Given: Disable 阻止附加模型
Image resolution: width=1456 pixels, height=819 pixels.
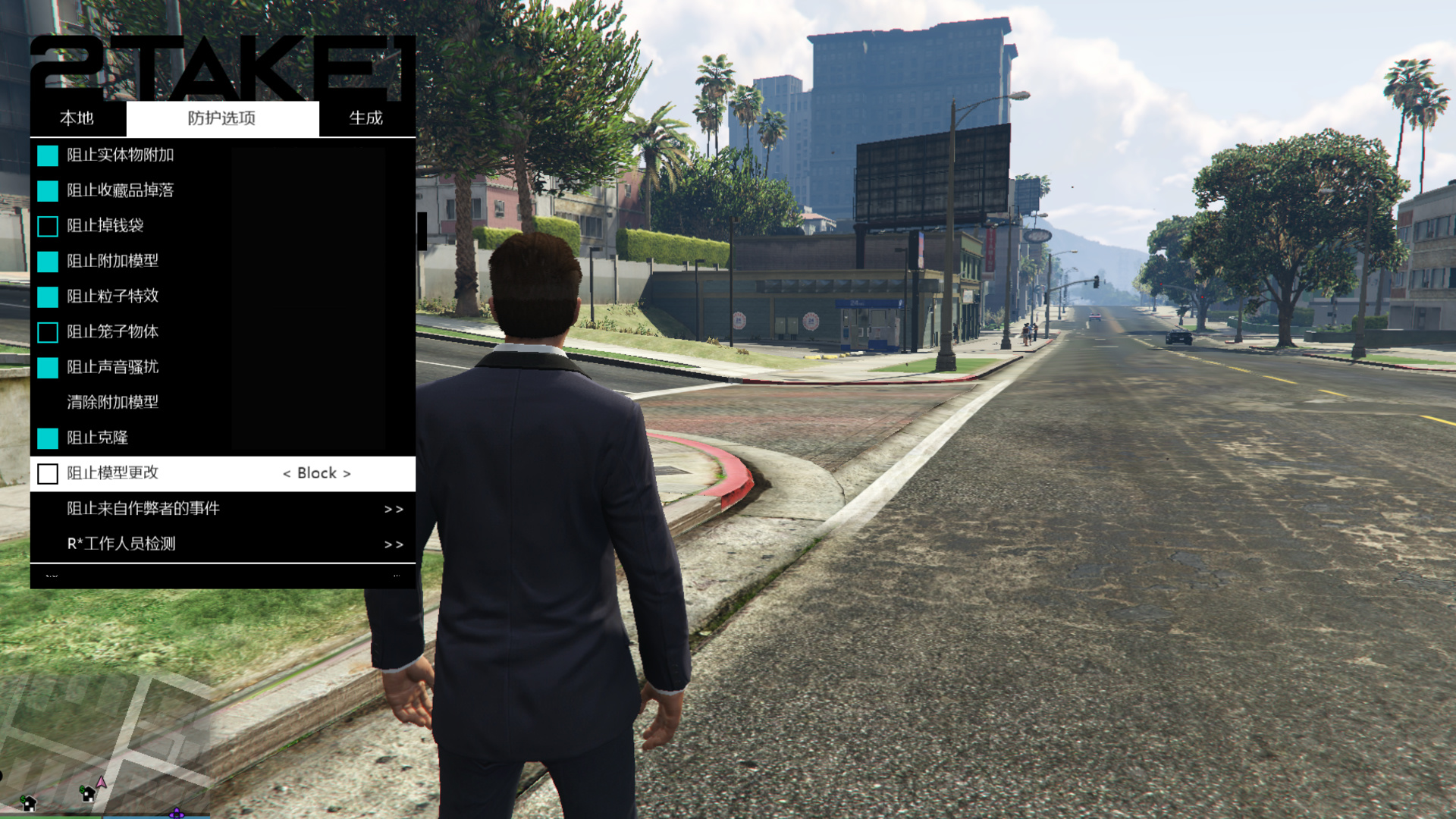Looking at the screenshot, I should [x=47, y=262].
